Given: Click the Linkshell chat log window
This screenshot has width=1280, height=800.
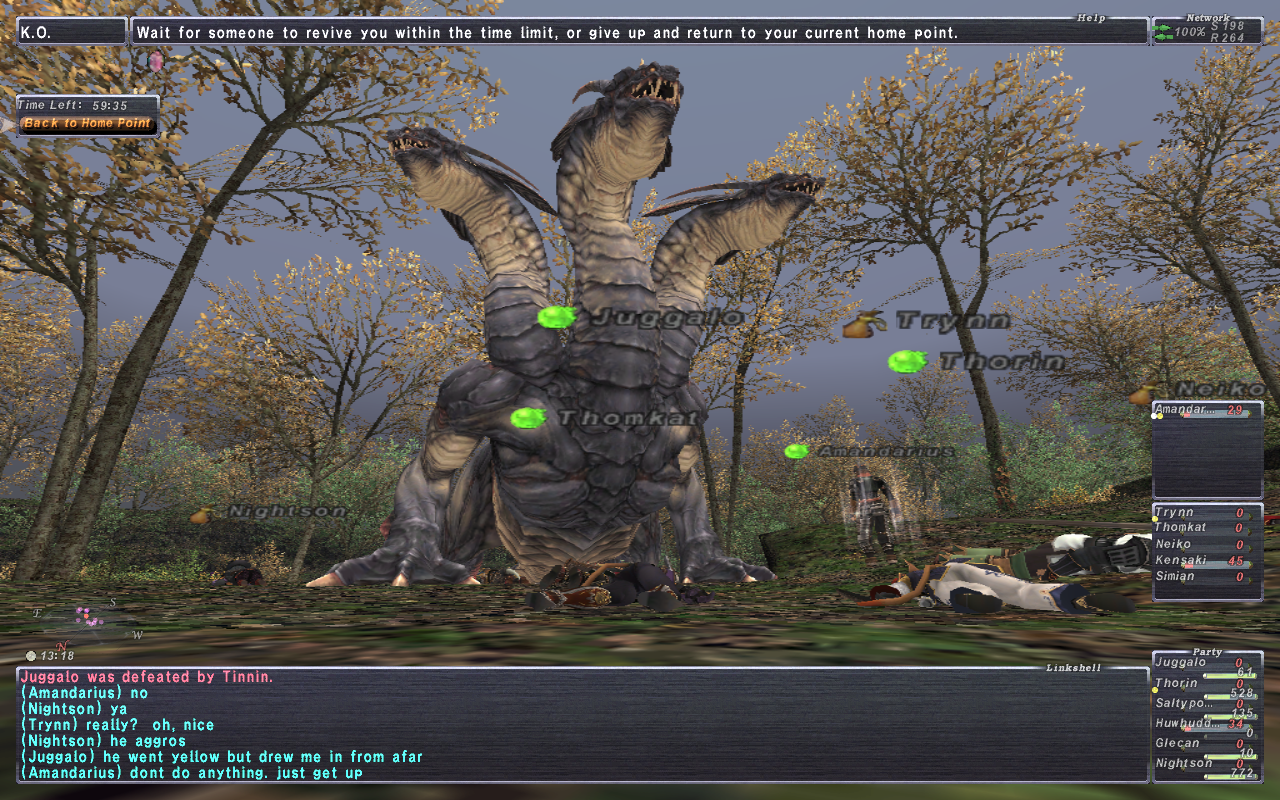Looking at the screenshot, I should 582,725.
